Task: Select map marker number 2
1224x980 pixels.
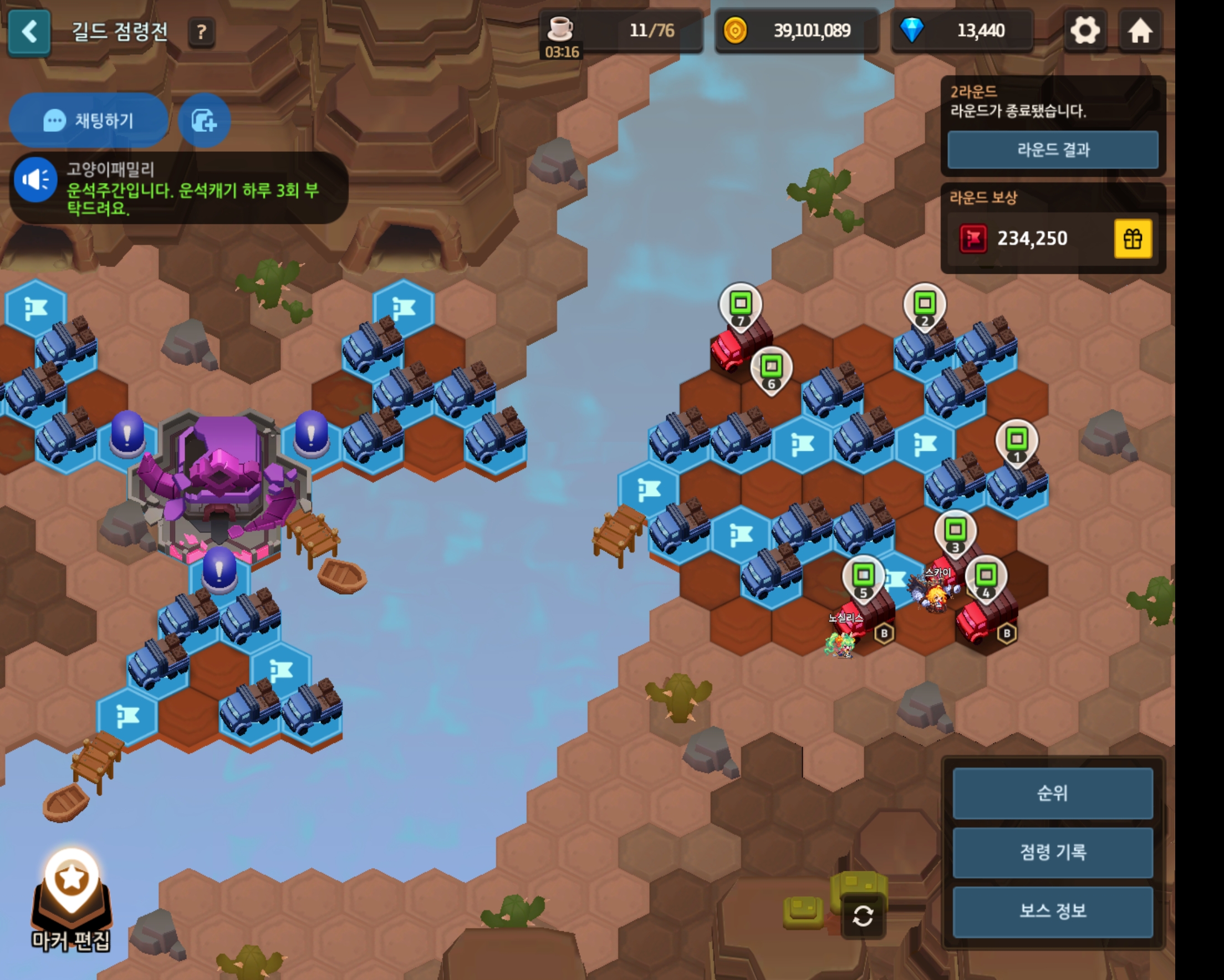Action: click(924, 305)
